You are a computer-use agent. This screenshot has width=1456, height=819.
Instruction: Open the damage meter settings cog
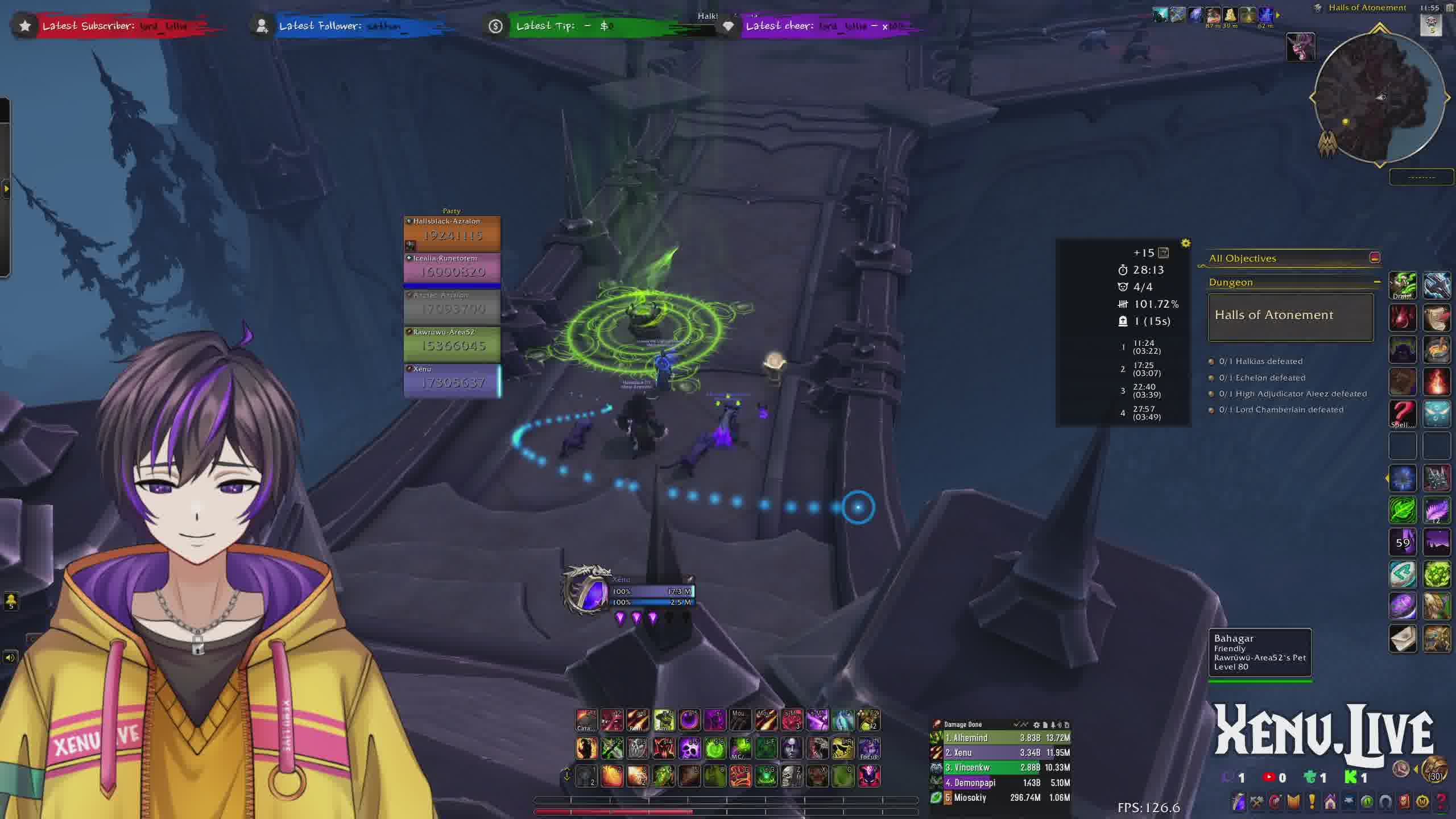pos(1036,725)
